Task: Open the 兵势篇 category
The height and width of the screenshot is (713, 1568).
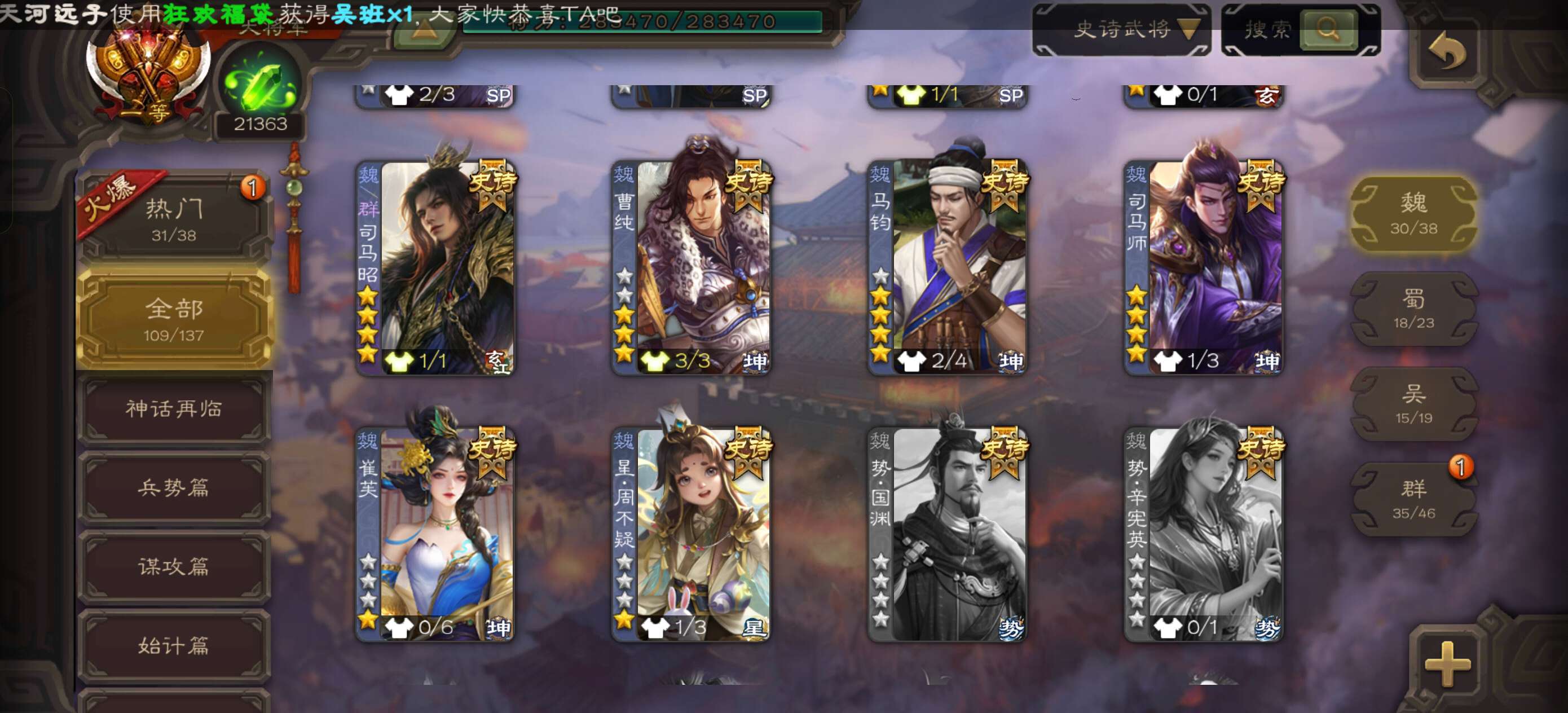Action: [174, 487]
